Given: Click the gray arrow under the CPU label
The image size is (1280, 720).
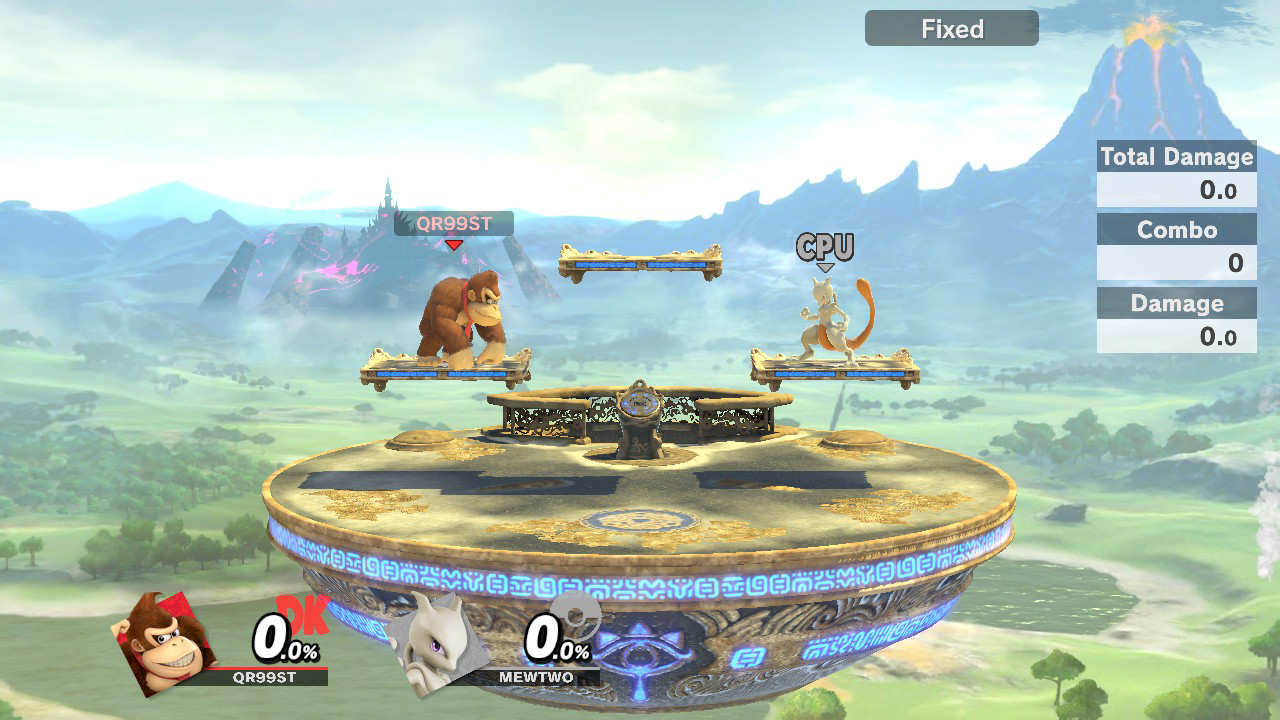Looking at the screenshot, I should pos(825,266).
